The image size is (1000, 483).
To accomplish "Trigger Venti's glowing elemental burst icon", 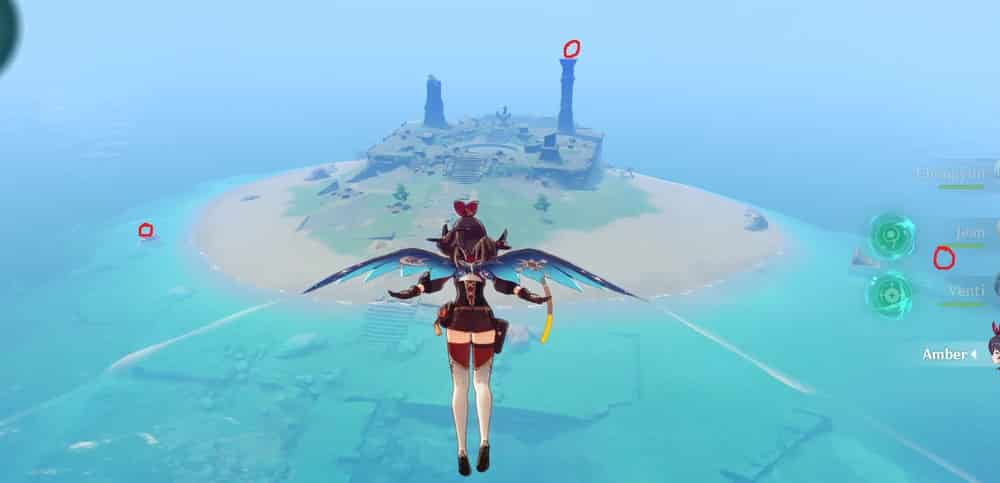I will [x=889, y=295].
